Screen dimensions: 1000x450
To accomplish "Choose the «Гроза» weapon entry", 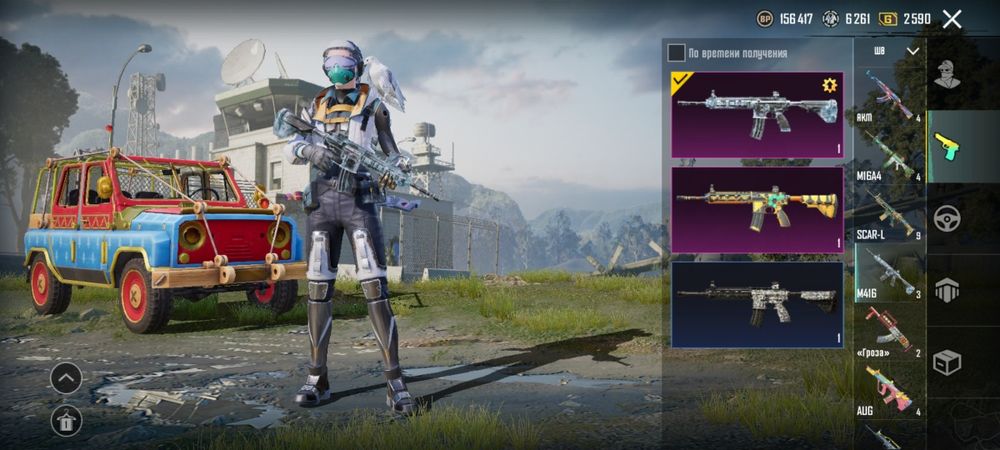I will (889, 332).
